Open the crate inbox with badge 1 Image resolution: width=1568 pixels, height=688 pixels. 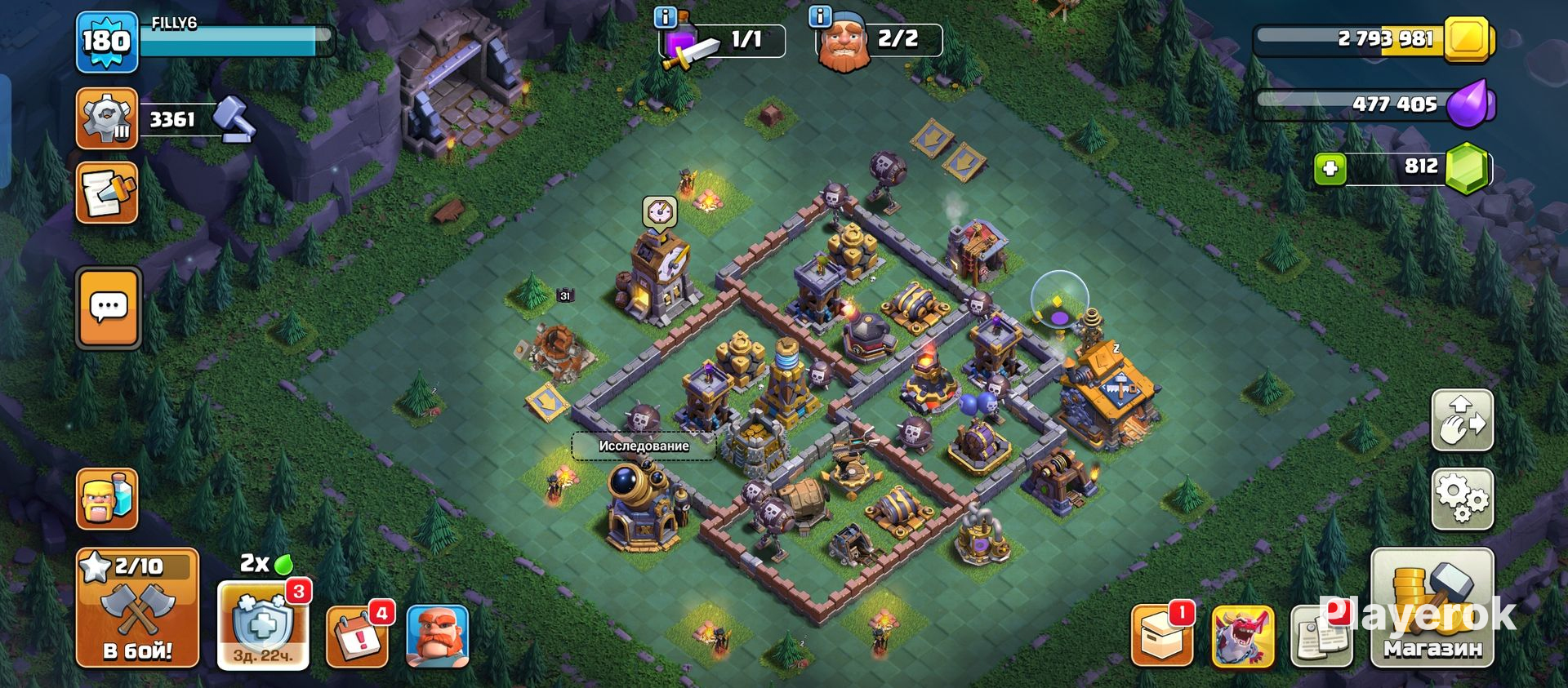pyautogui.click(x=1161, y=636)
